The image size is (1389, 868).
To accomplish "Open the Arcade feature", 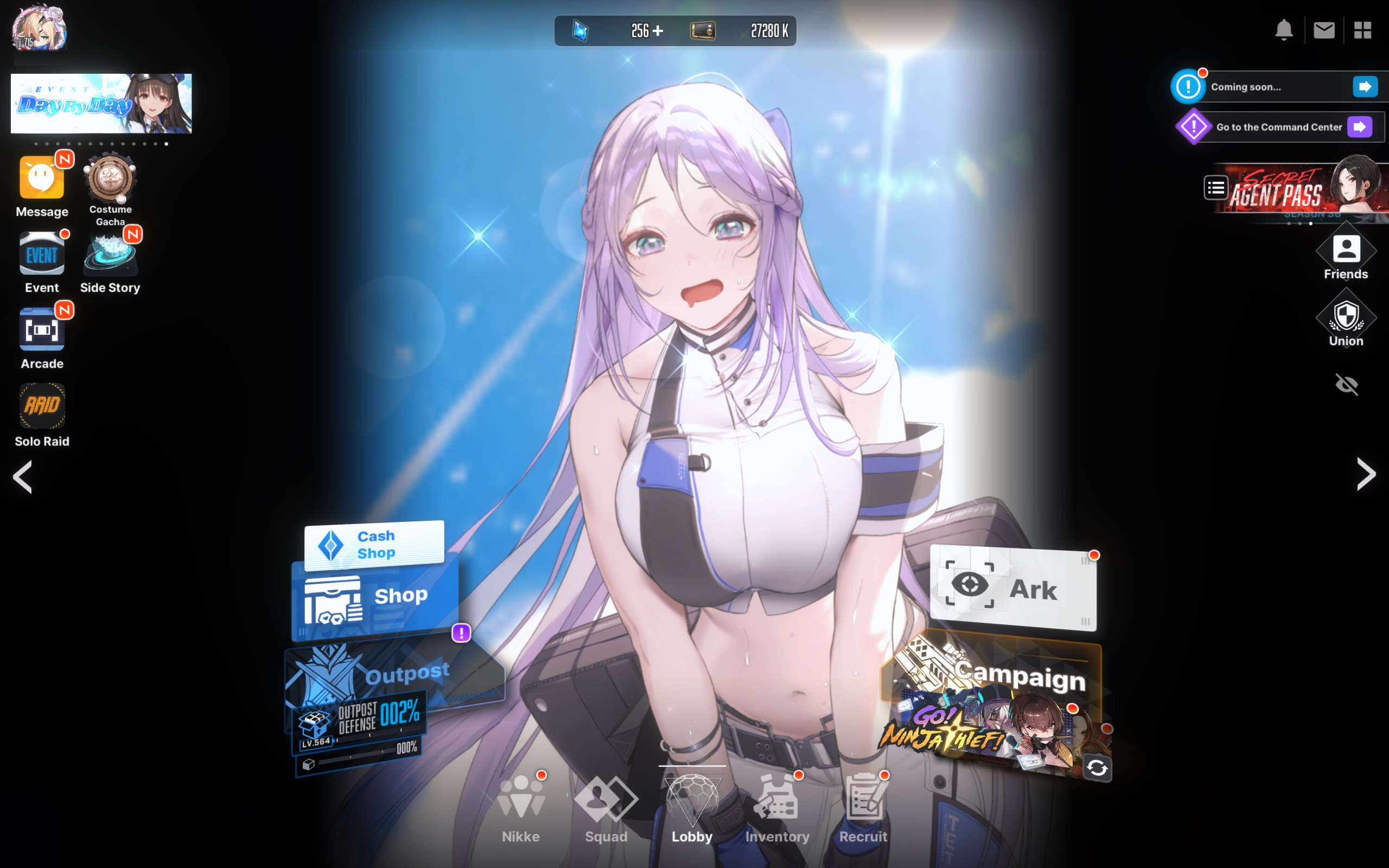I will [x=42, y=329].
